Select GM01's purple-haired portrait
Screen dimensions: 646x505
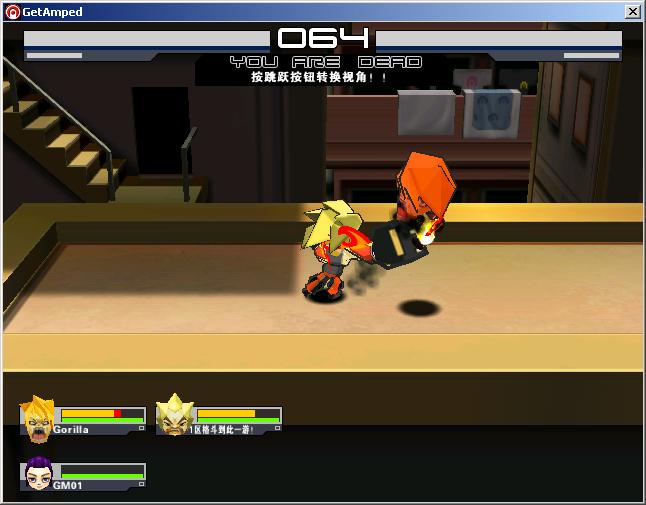pyautogui.click(x=38, y=476)
